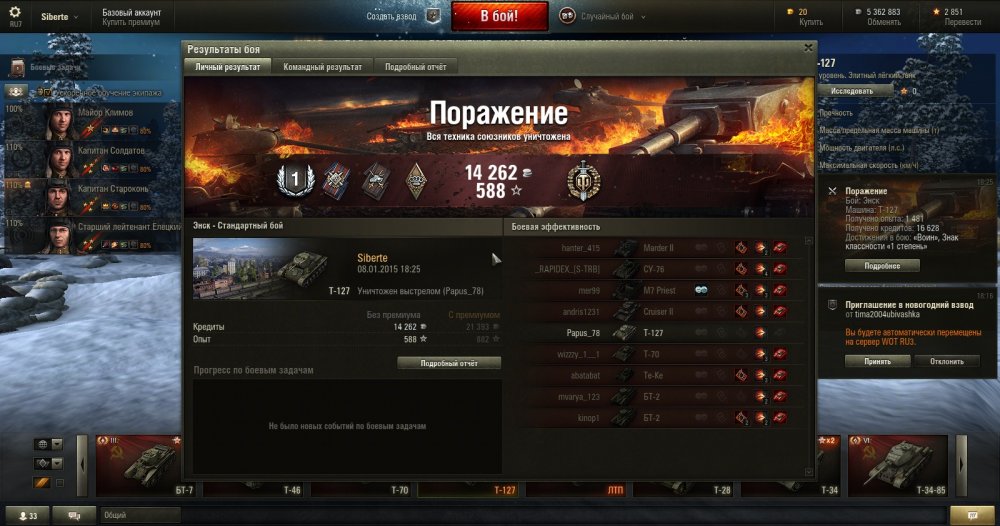Select the Личный результат tab
Screen dimensions: 1000x526
pyautogui.click(x=228, y=66)
